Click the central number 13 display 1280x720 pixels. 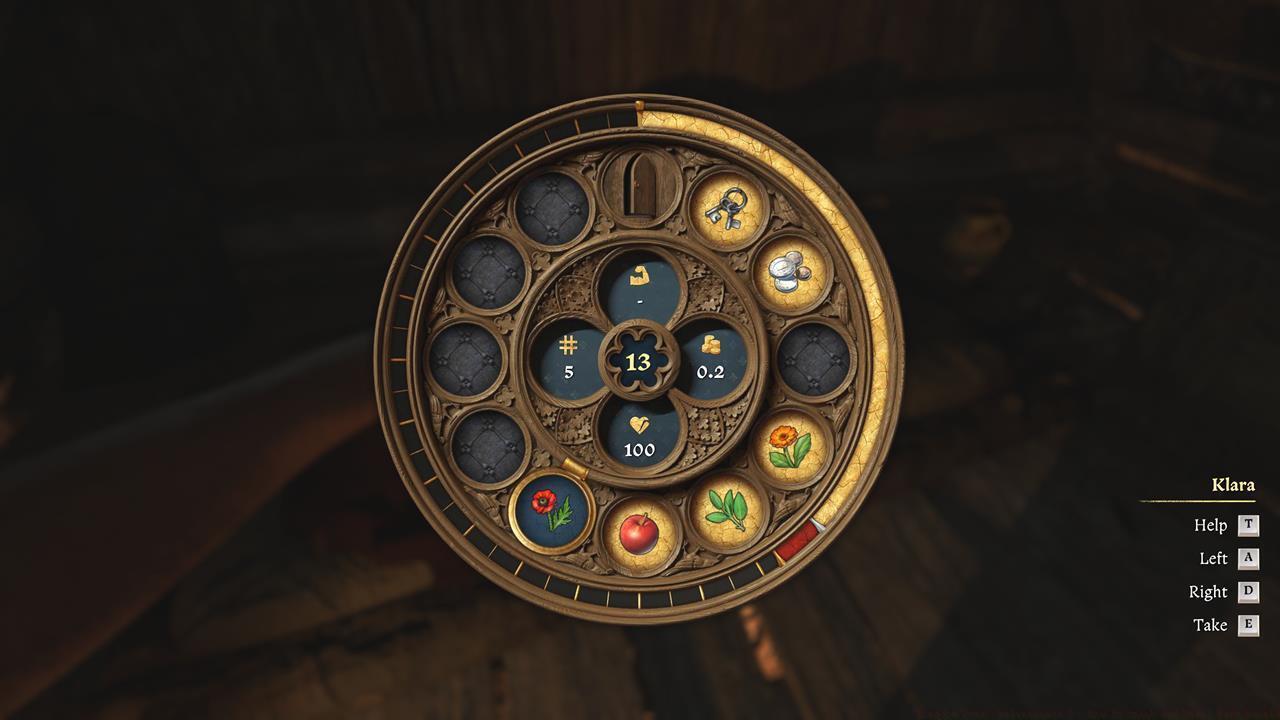click(640, 363)
